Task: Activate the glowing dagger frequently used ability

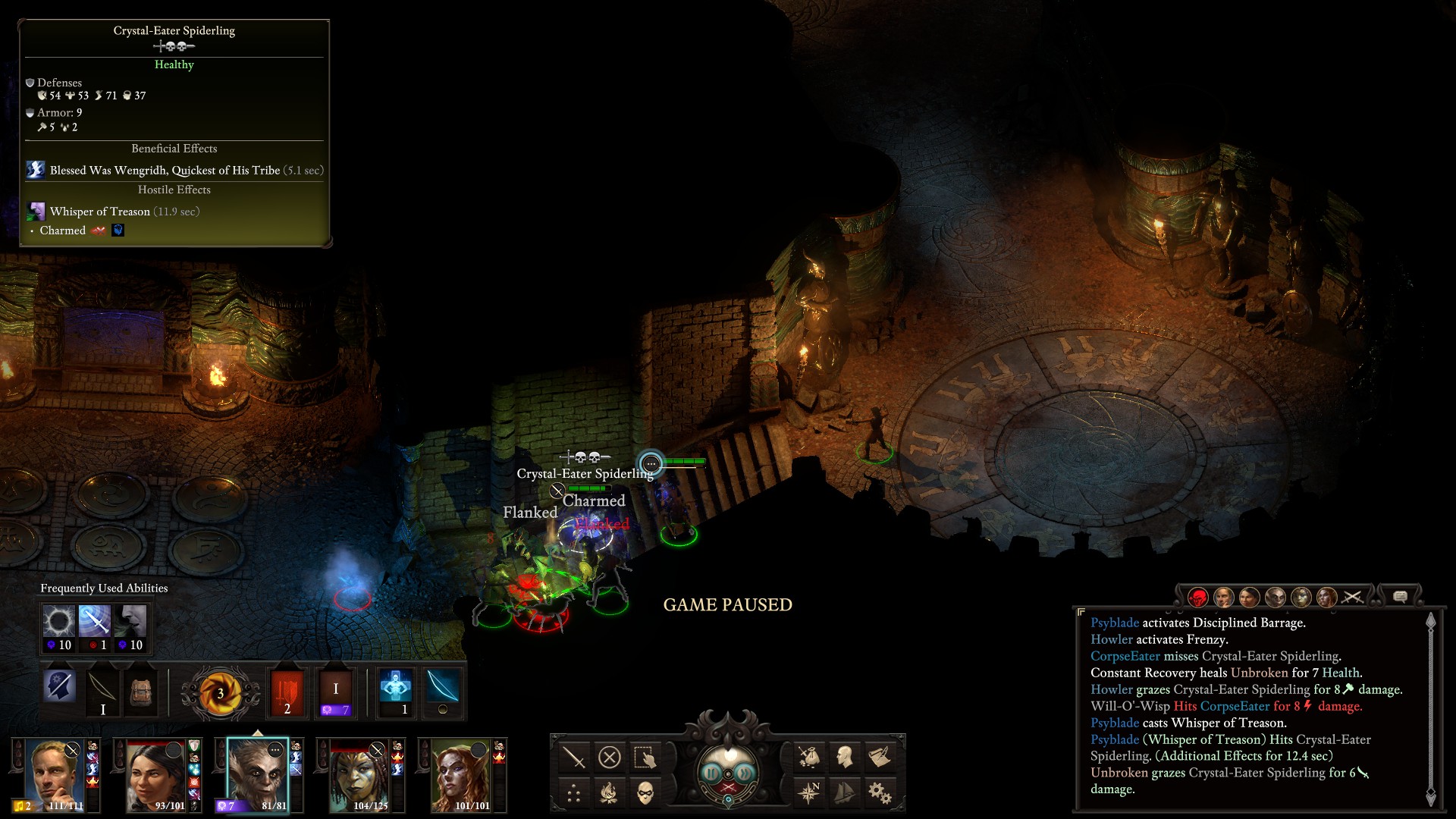Action: 95,622
